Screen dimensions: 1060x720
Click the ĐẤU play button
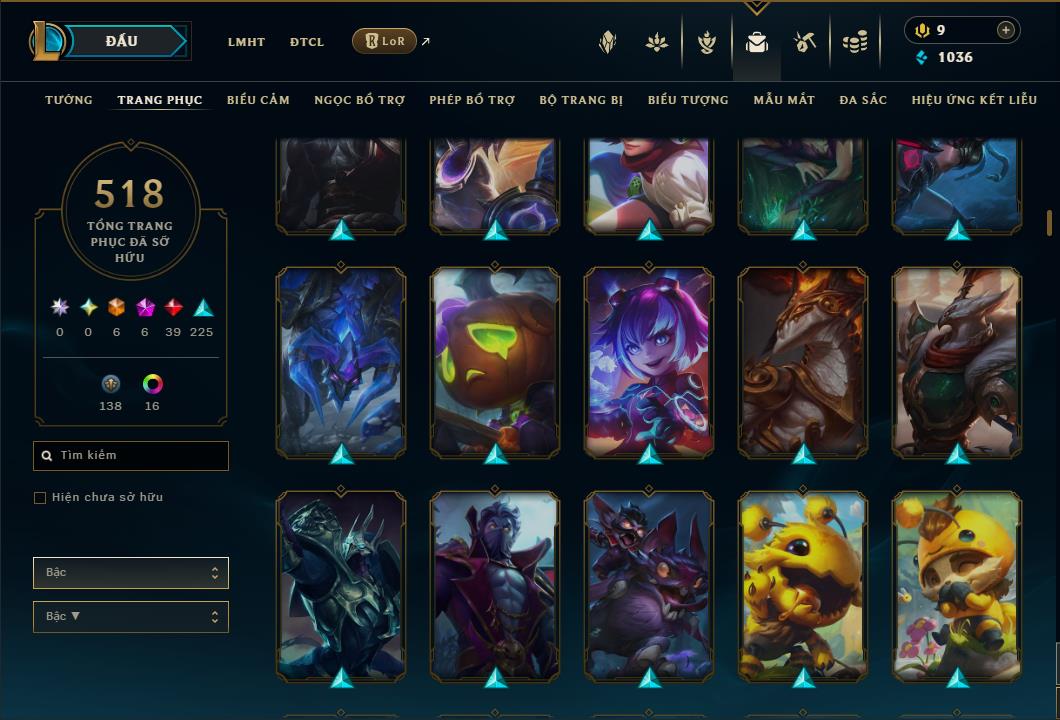122,41
